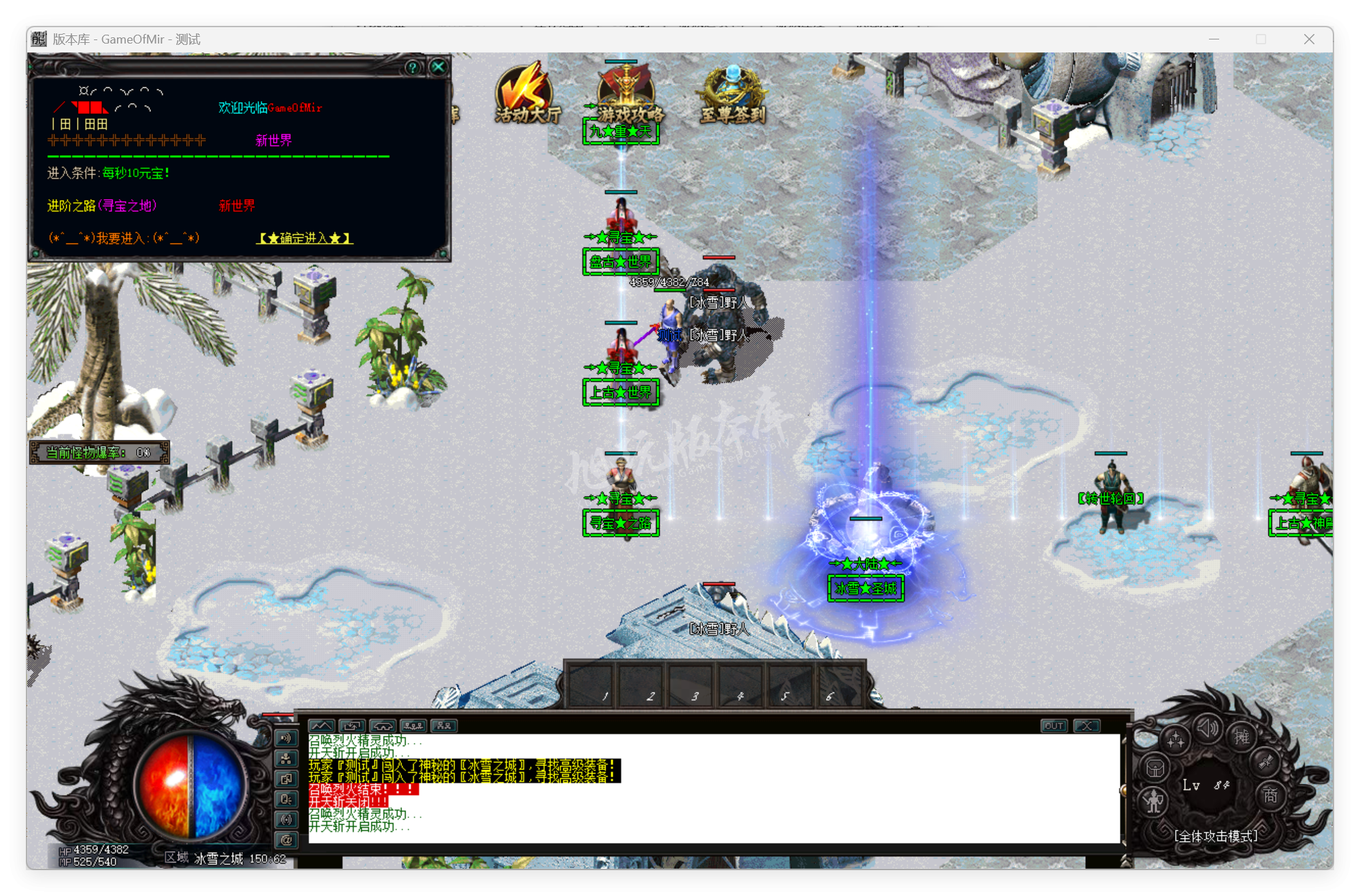Click the question mark help on the welcome dialog

point(412,67)
